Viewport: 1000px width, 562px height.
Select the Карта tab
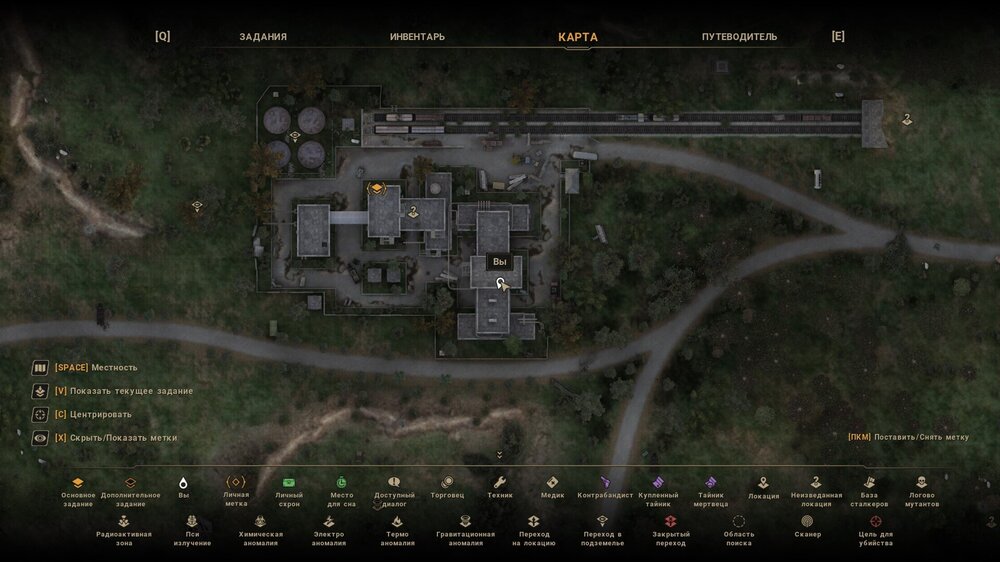click(x=578, y=37)
